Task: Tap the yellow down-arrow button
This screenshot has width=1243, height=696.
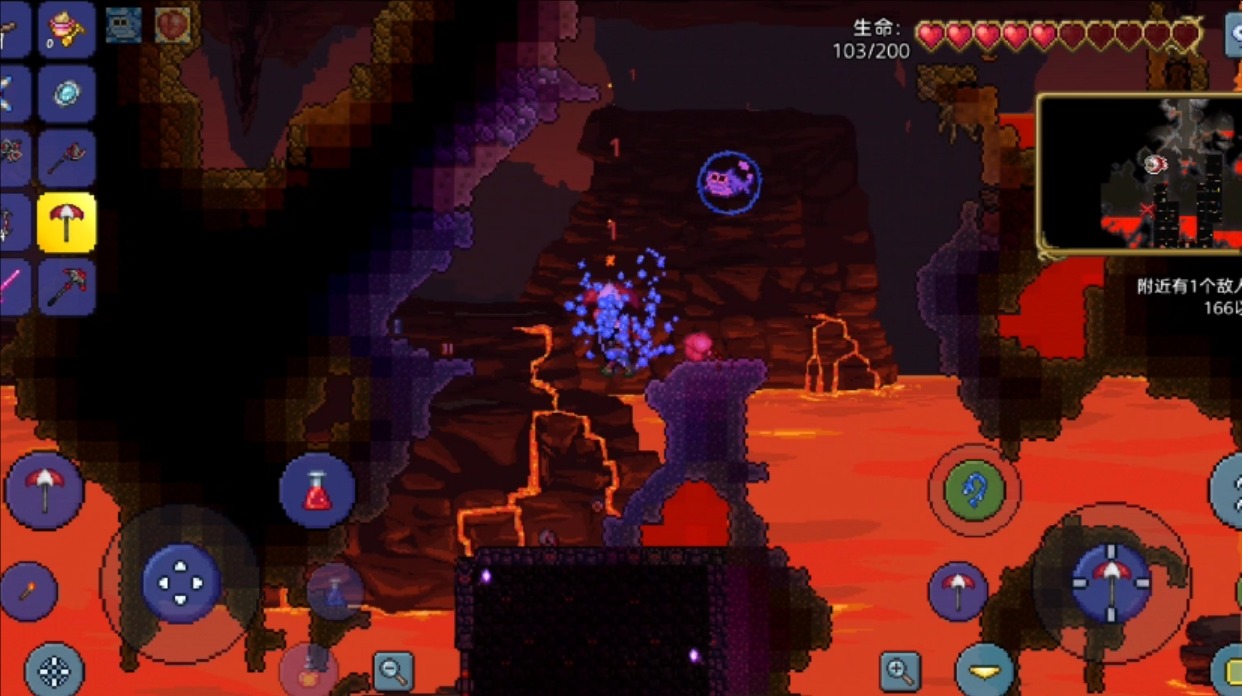Action: [x=984, y=671]
